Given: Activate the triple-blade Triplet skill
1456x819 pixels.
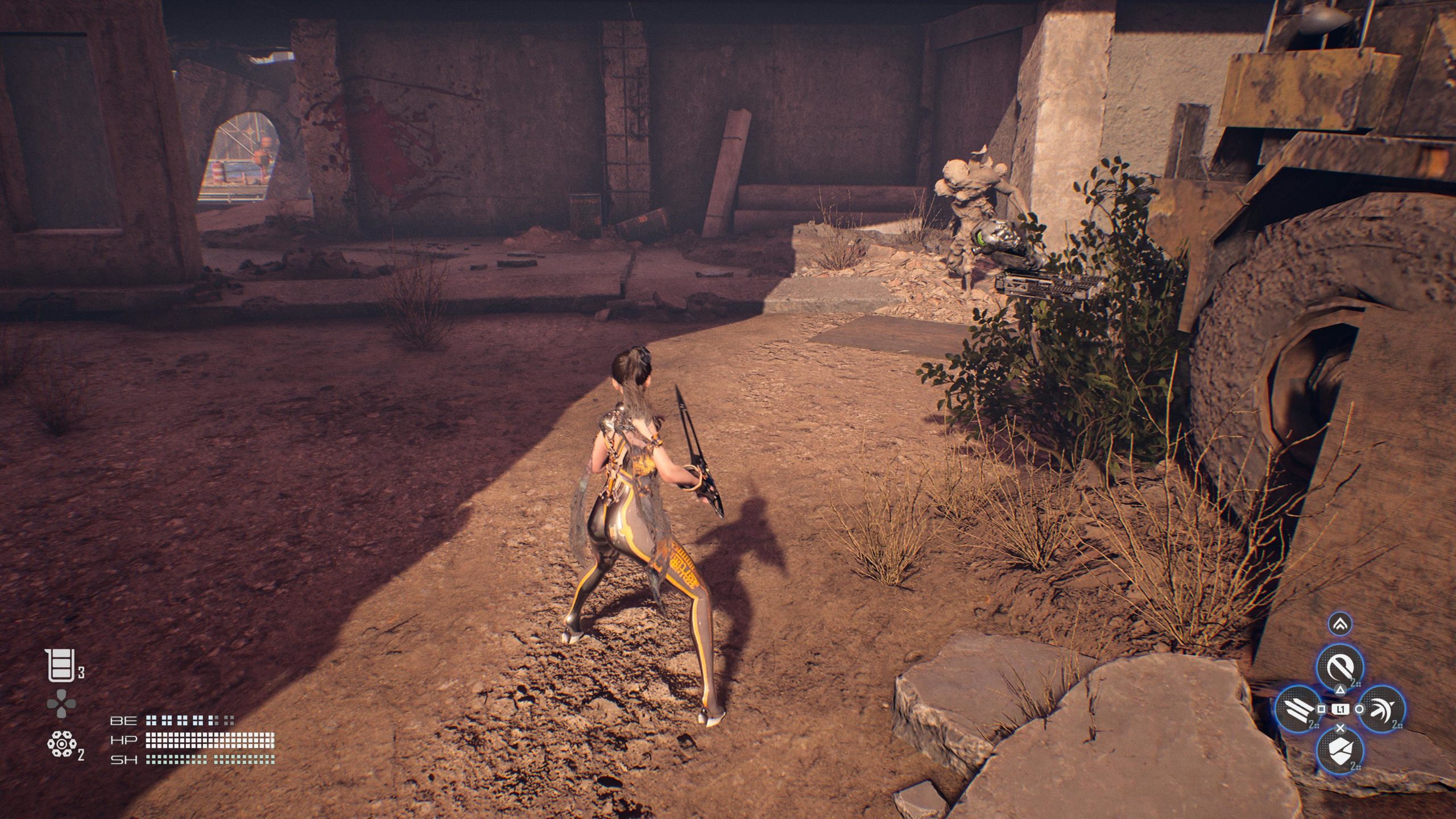Looking at the screenshot, I should pos(1299,709).
